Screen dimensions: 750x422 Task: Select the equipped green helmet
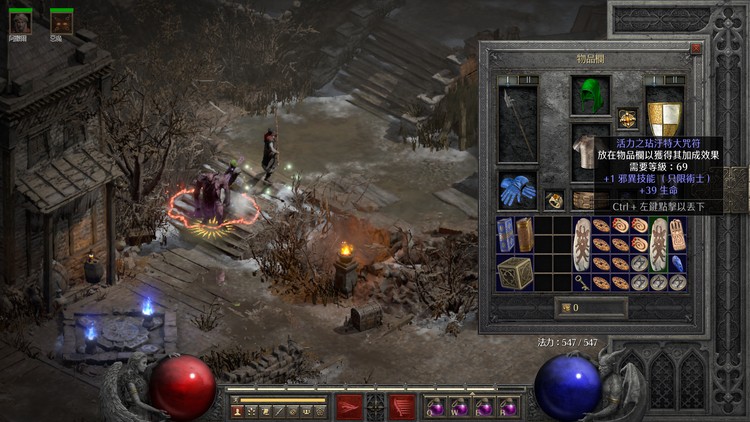point(591,96)
